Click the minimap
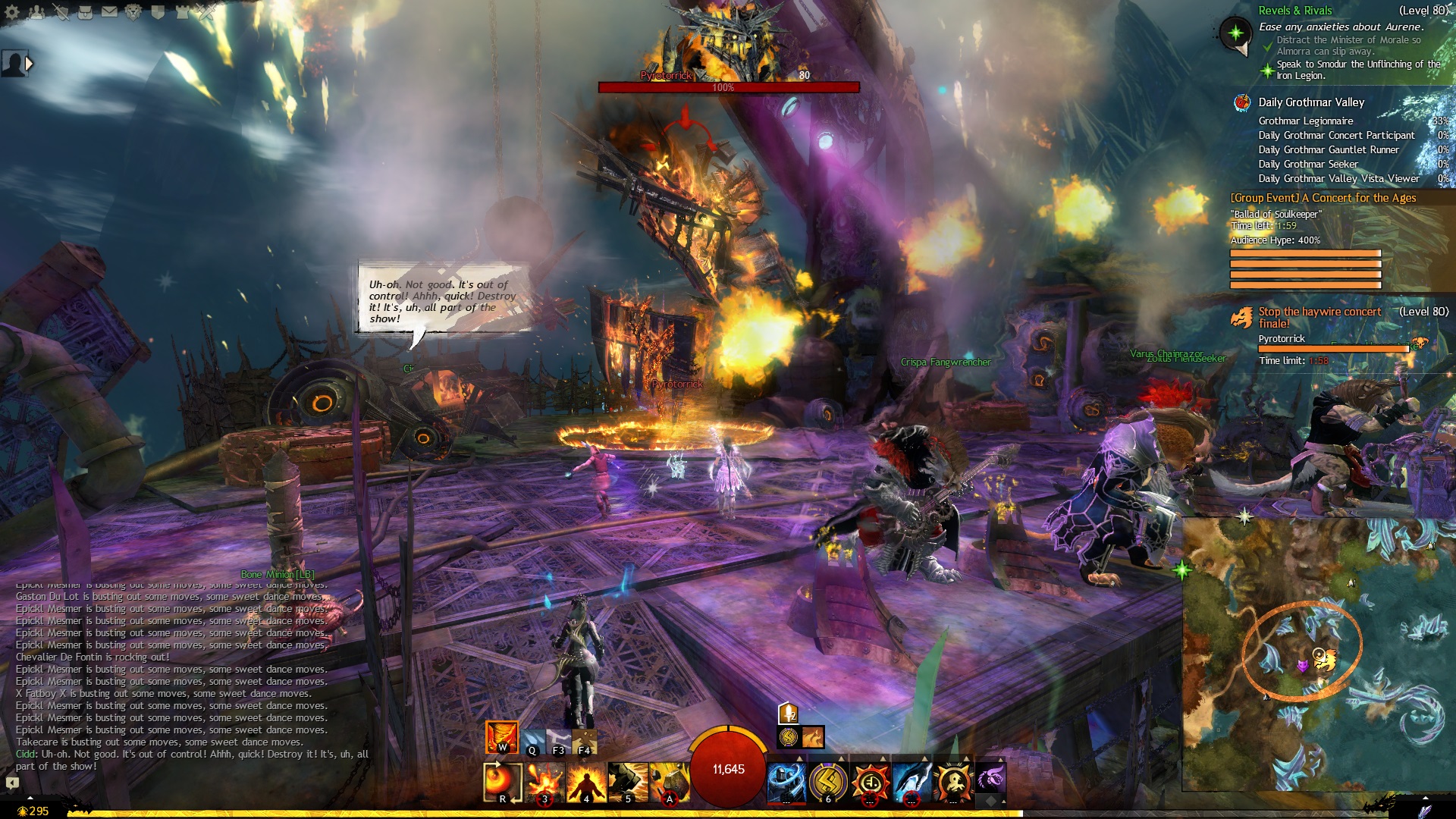 coord(1318,667)
